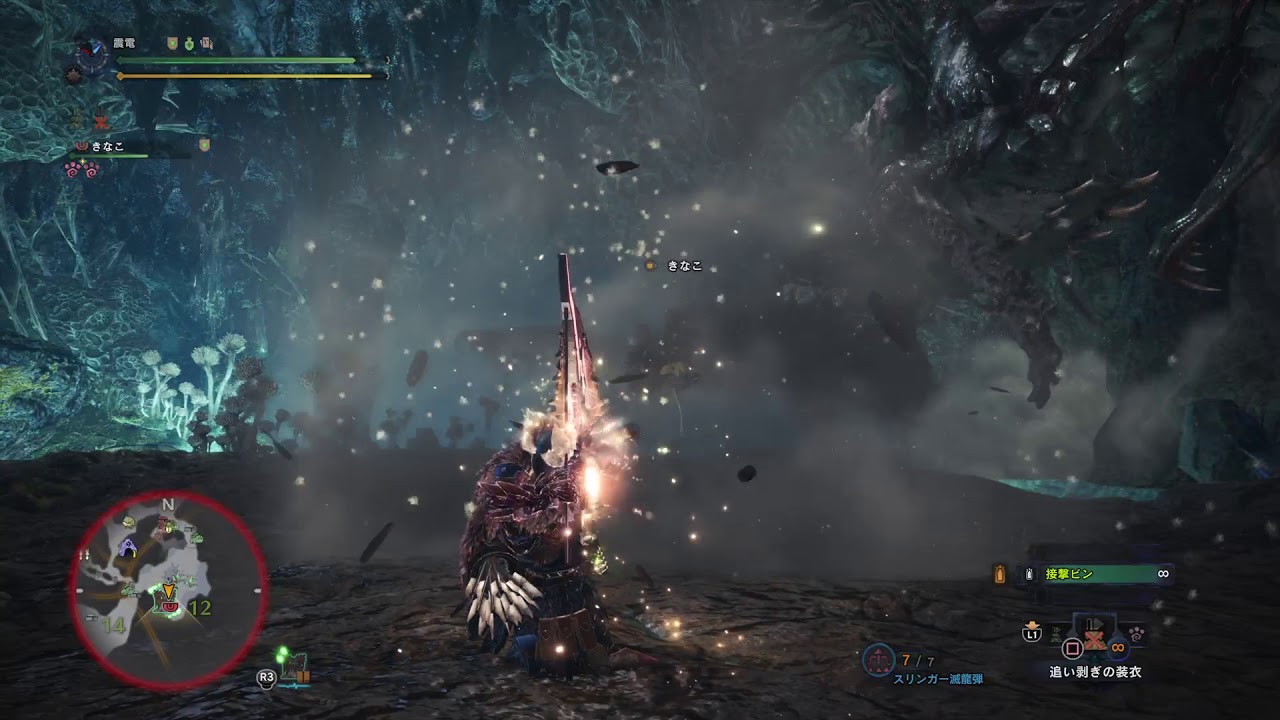Click the スリンガー滅龍弾 slinger ammo icon
Viewport: 1280px width, 720px height.
click(878, 659)
